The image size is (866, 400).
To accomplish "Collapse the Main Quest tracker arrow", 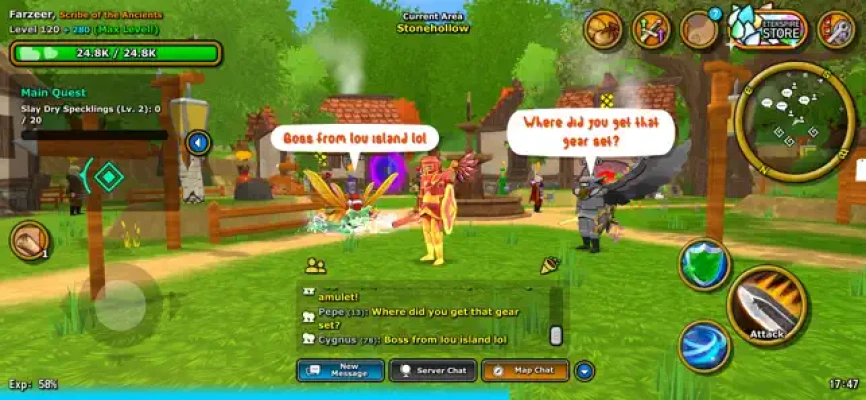I will pyautogui.click(x=198, y=143).
